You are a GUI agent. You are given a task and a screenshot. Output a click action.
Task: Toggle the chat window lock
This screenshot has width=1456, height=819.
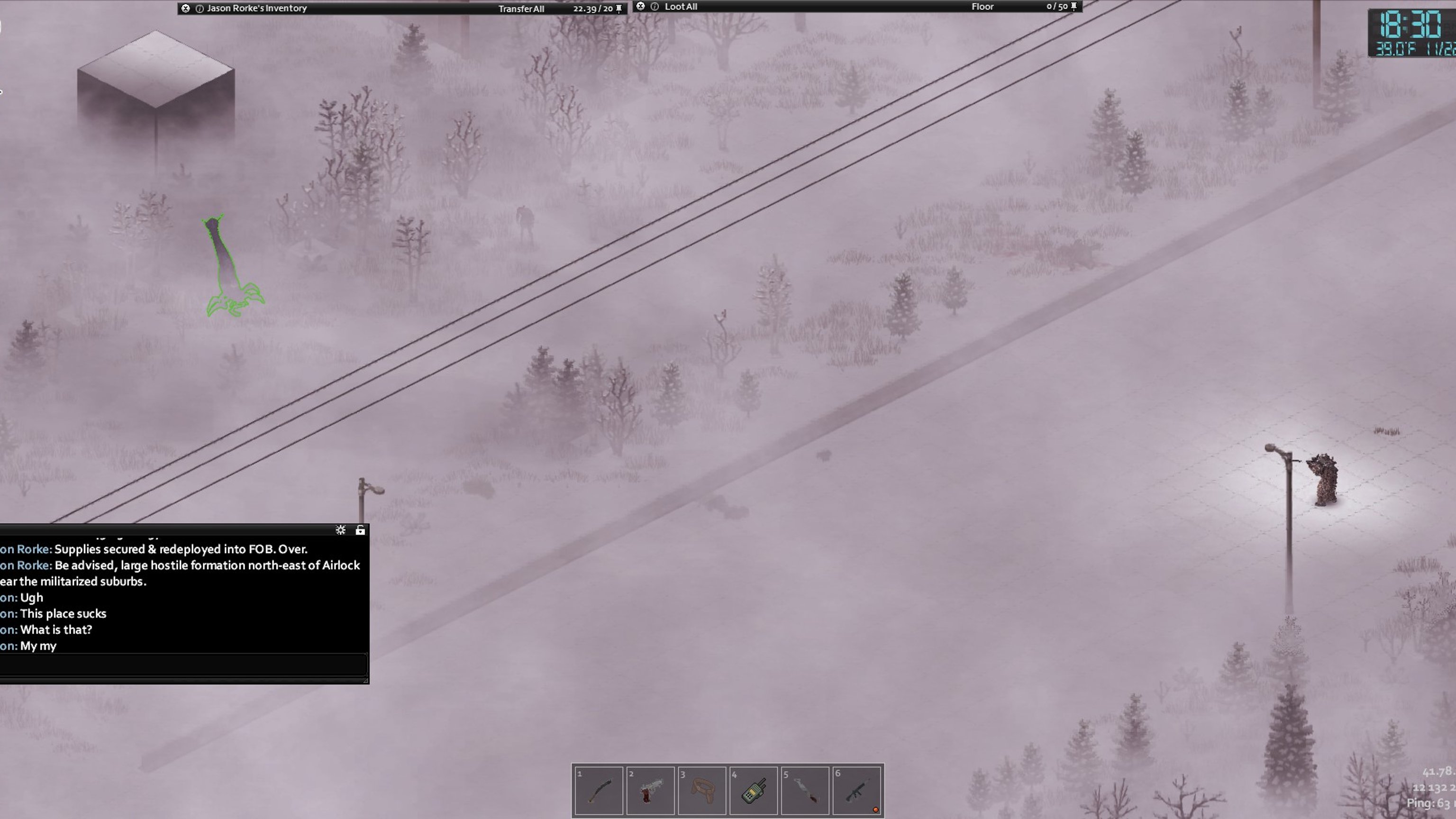point(360,530)
